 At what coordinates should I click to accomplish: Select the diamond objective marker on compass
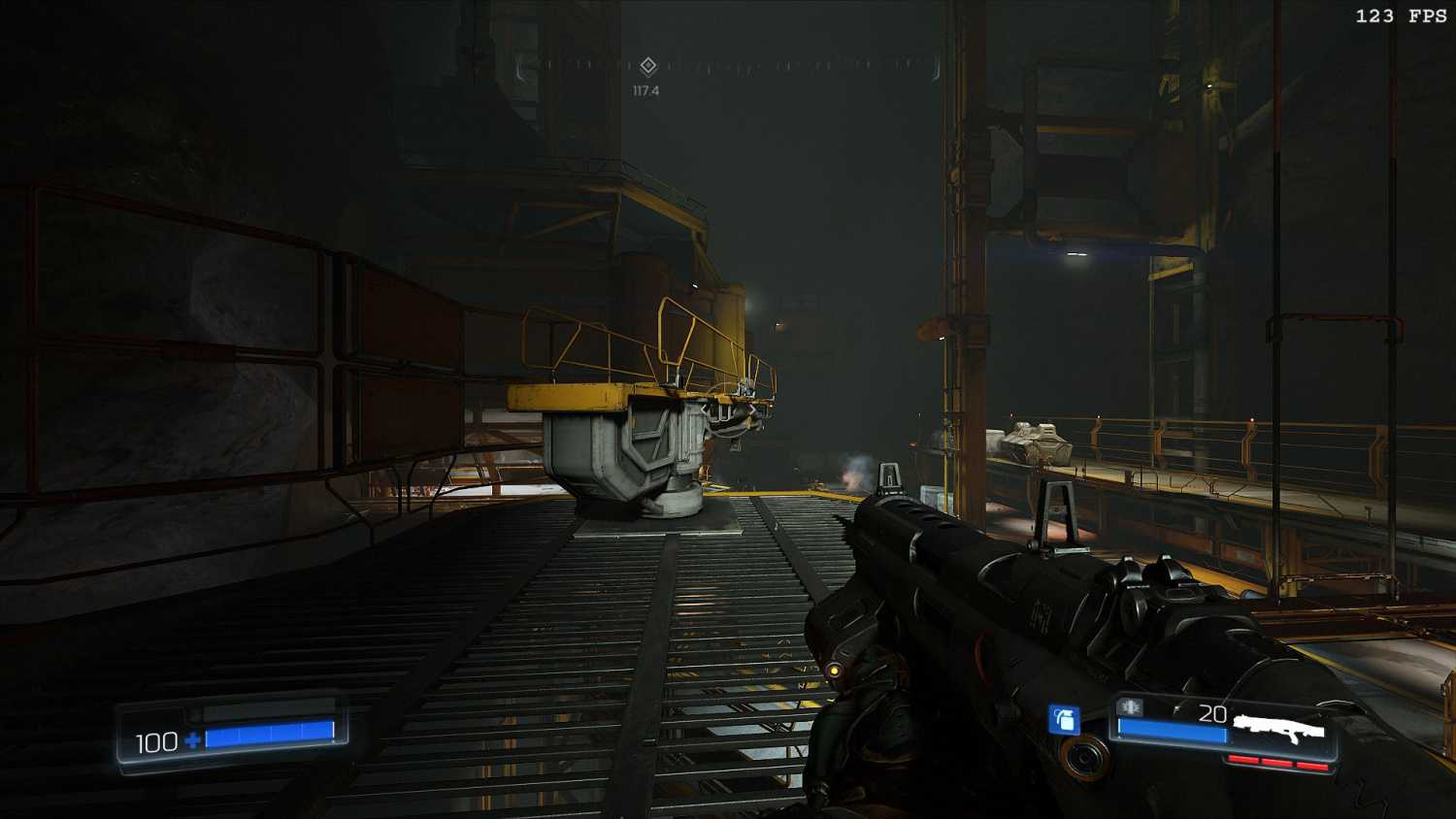click(648, 66)
